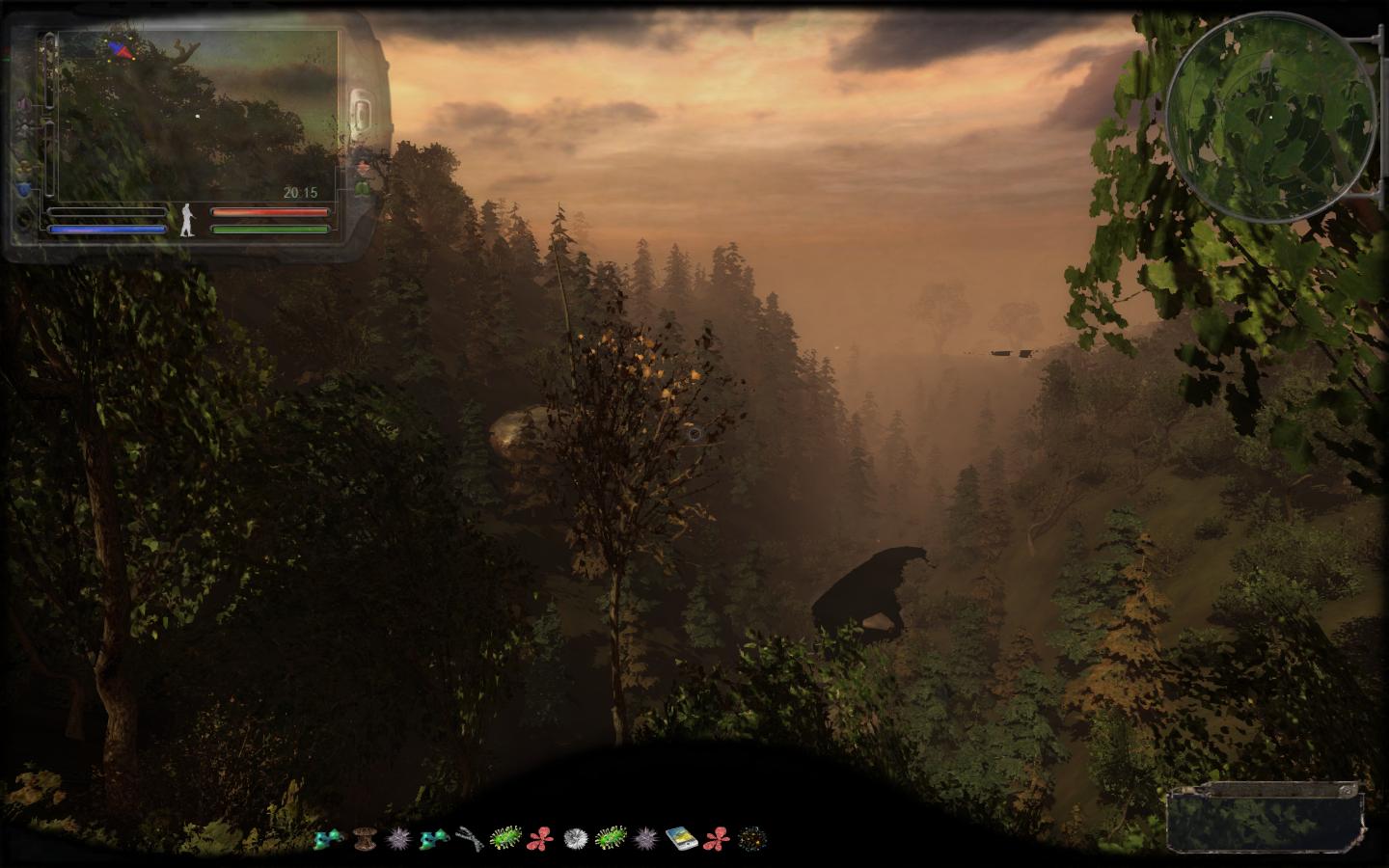Select the brown spool artifact
The height and width of the screenshot is (868, 1389).
coord(364,838)
